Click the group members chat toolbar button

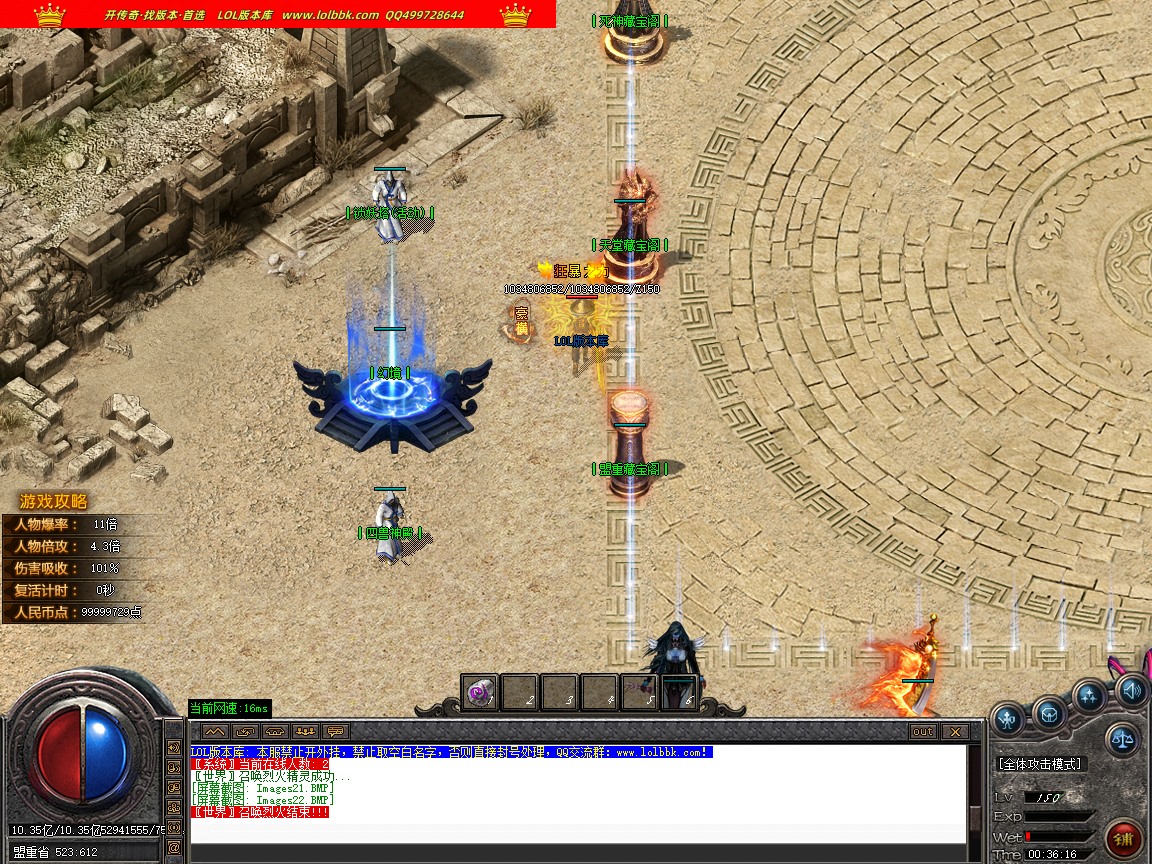click(x=306, y=731)
